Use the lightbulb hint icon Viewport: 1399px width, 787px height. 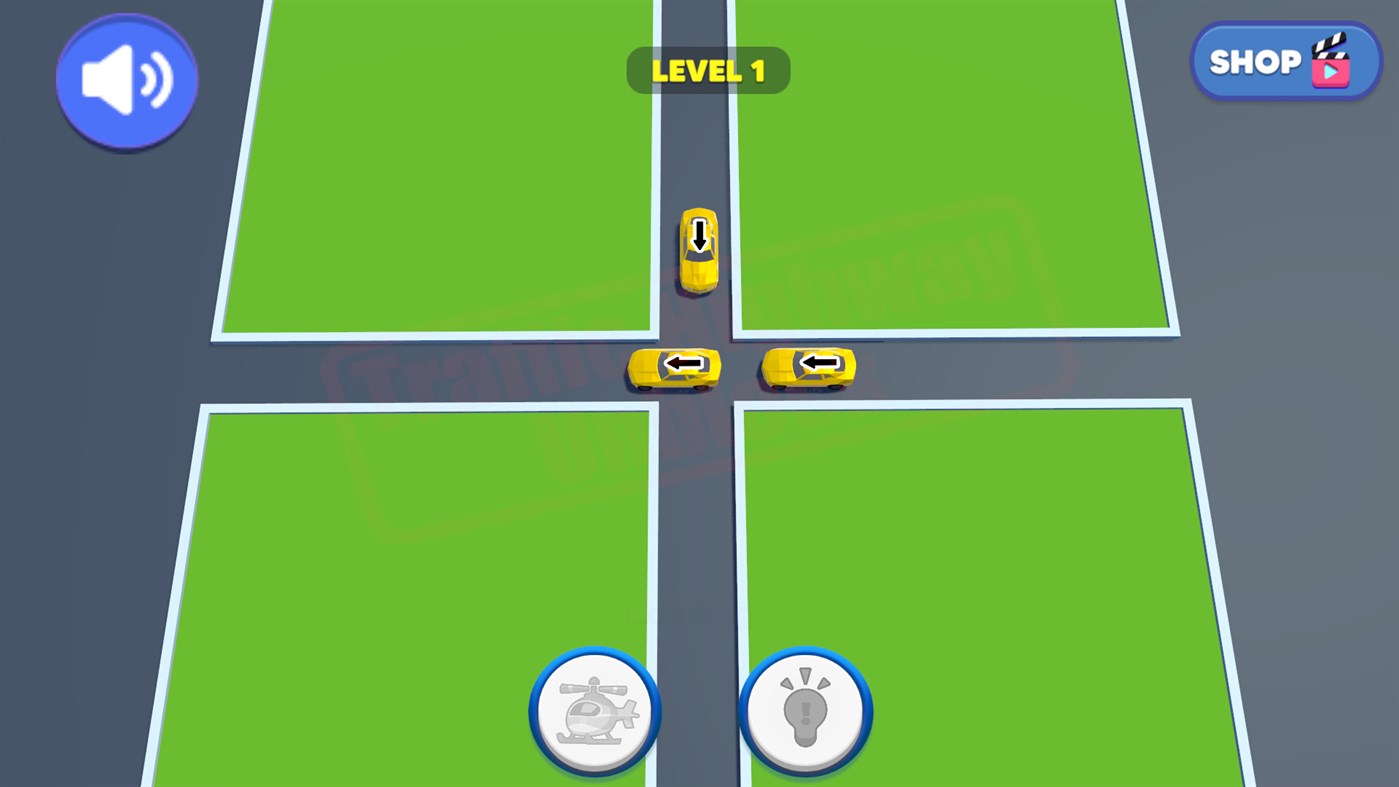tap(806, 710)
